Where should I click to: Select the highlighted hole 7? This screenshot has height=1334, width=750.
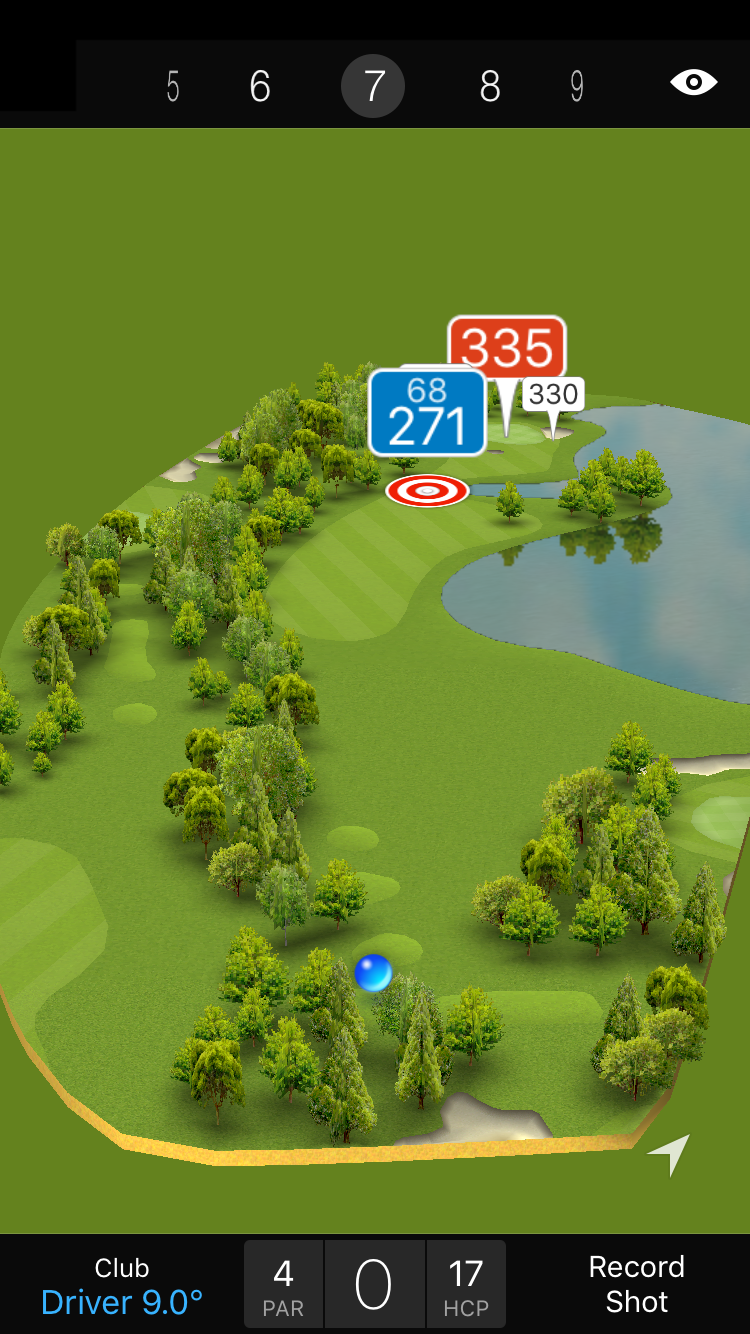point(373,87)
